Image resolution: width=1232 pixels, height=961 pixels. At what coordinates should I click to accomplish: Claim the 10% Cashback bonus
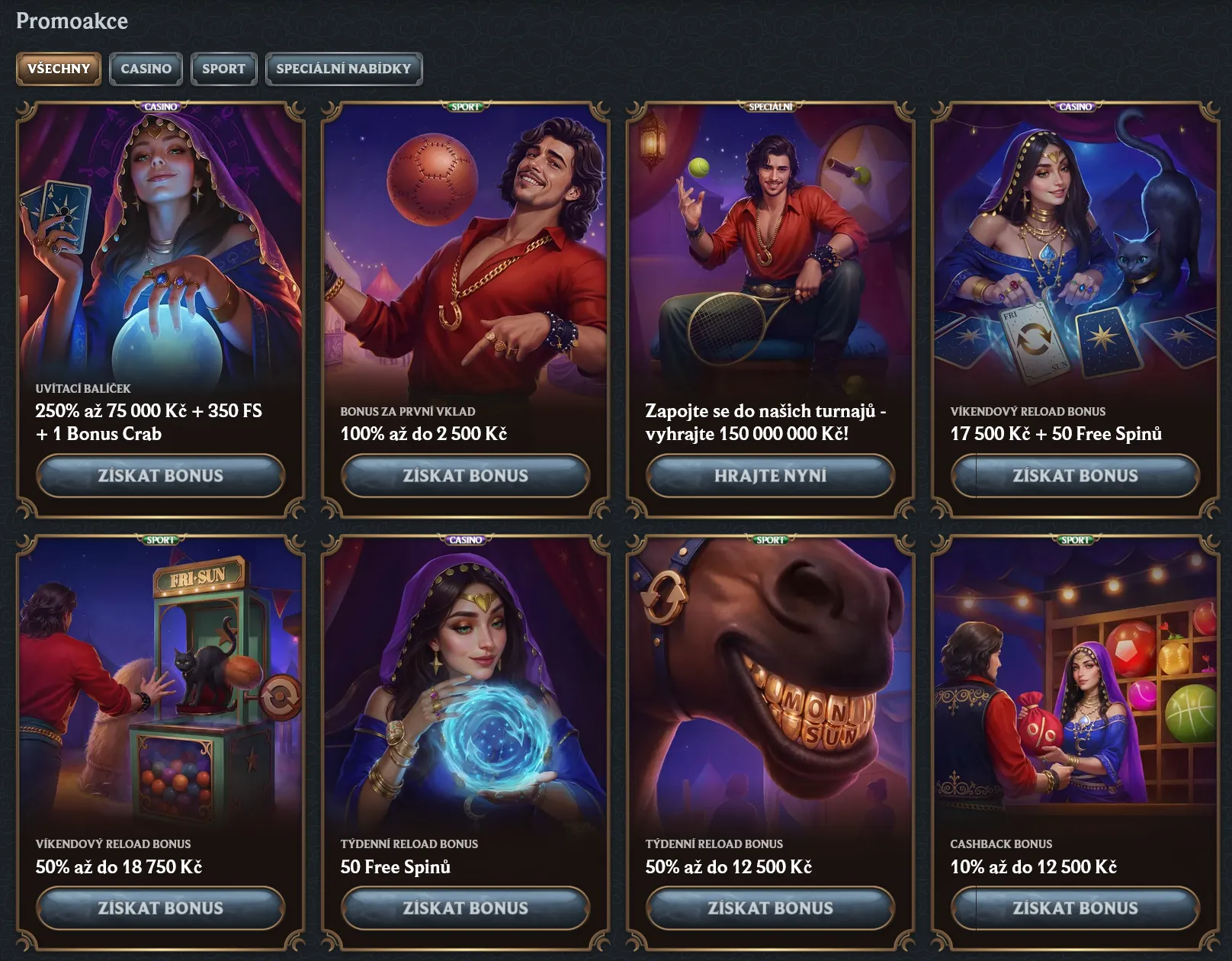click(1075, 908)
